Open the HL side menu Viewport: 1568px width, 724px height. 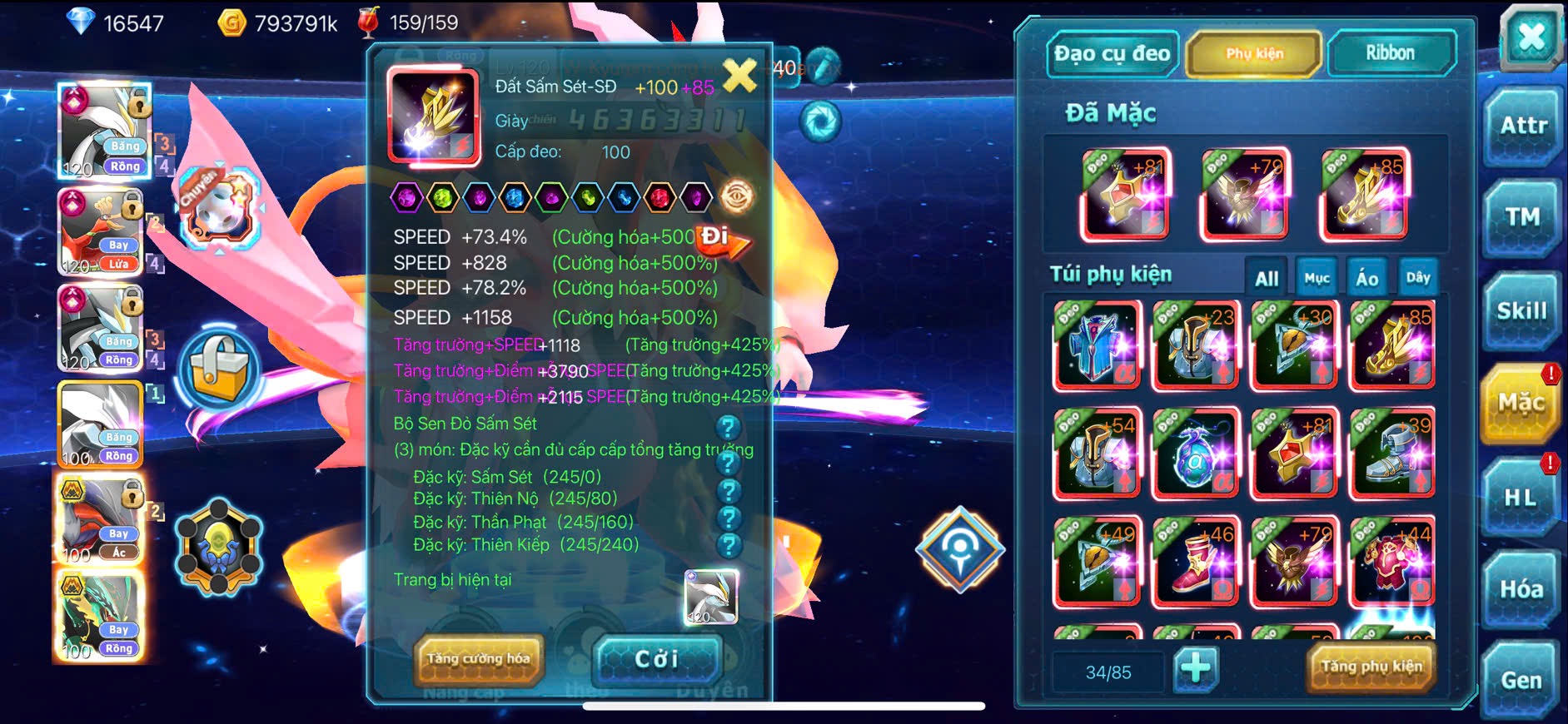point(1521,497)
